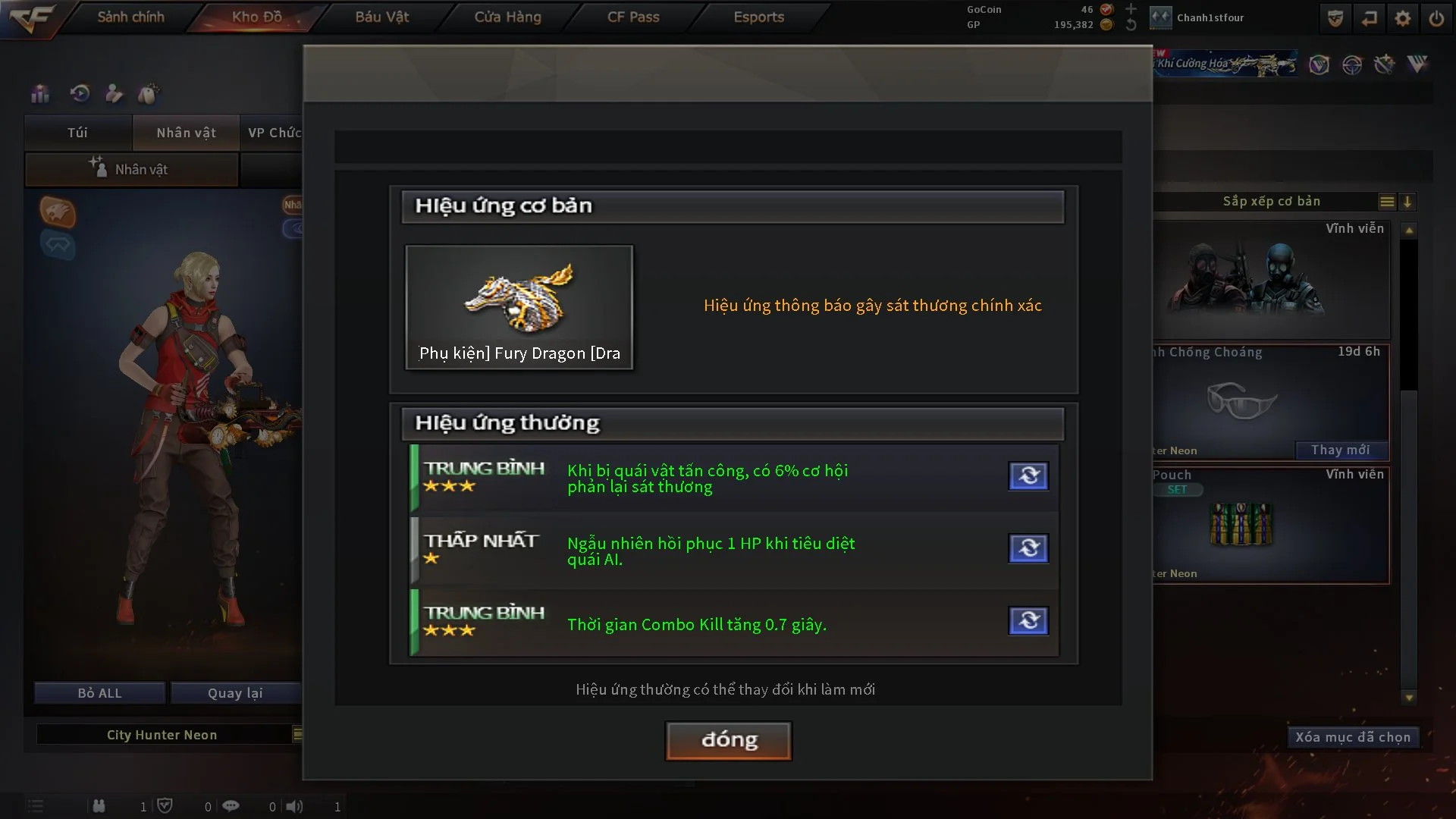
Task: Open the Báu Vật tab
Action: point(381,17)
